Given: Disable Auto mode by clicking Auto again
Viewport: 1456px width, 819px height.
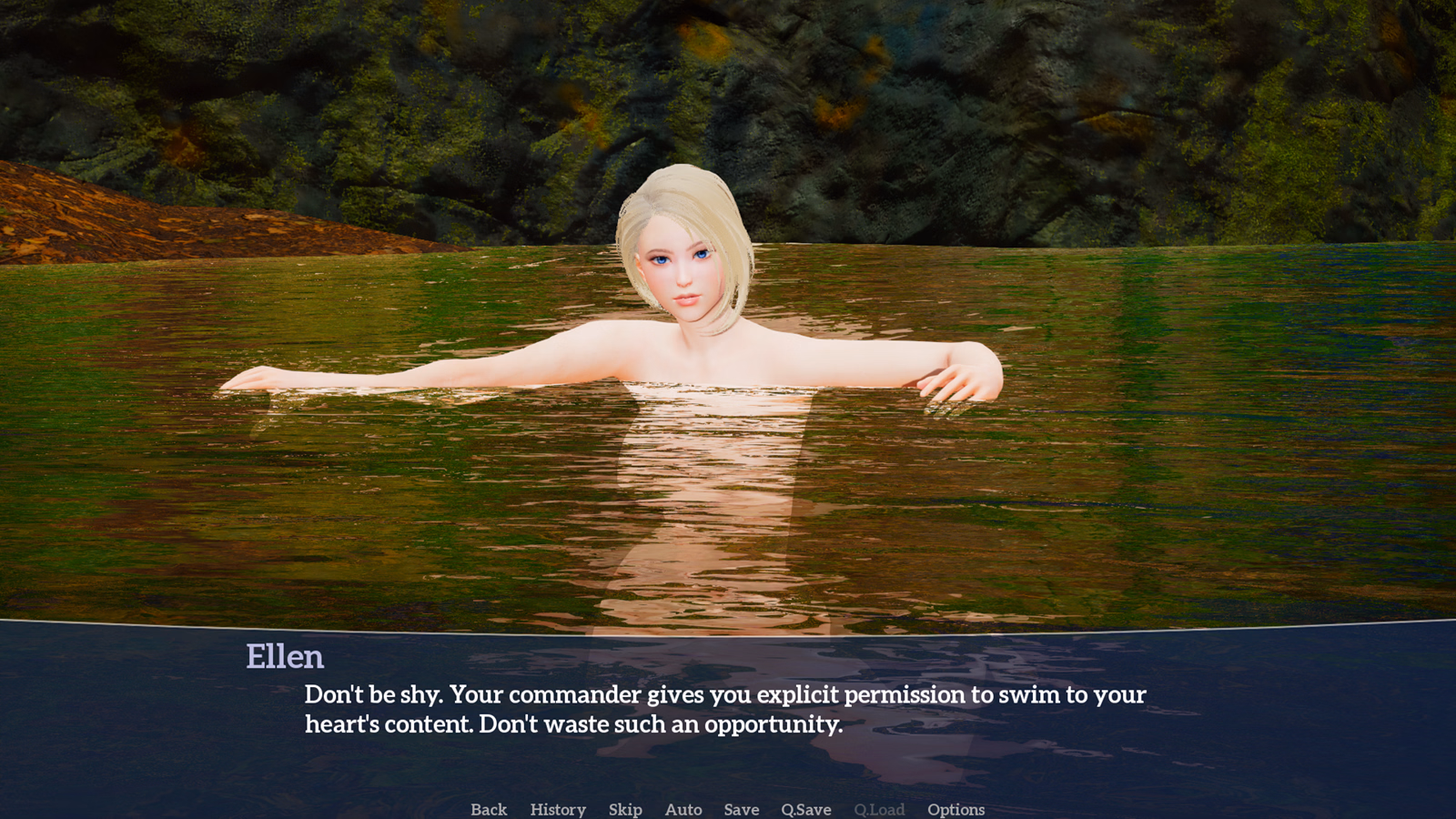Looking at the screenshot, I should 683,809.
